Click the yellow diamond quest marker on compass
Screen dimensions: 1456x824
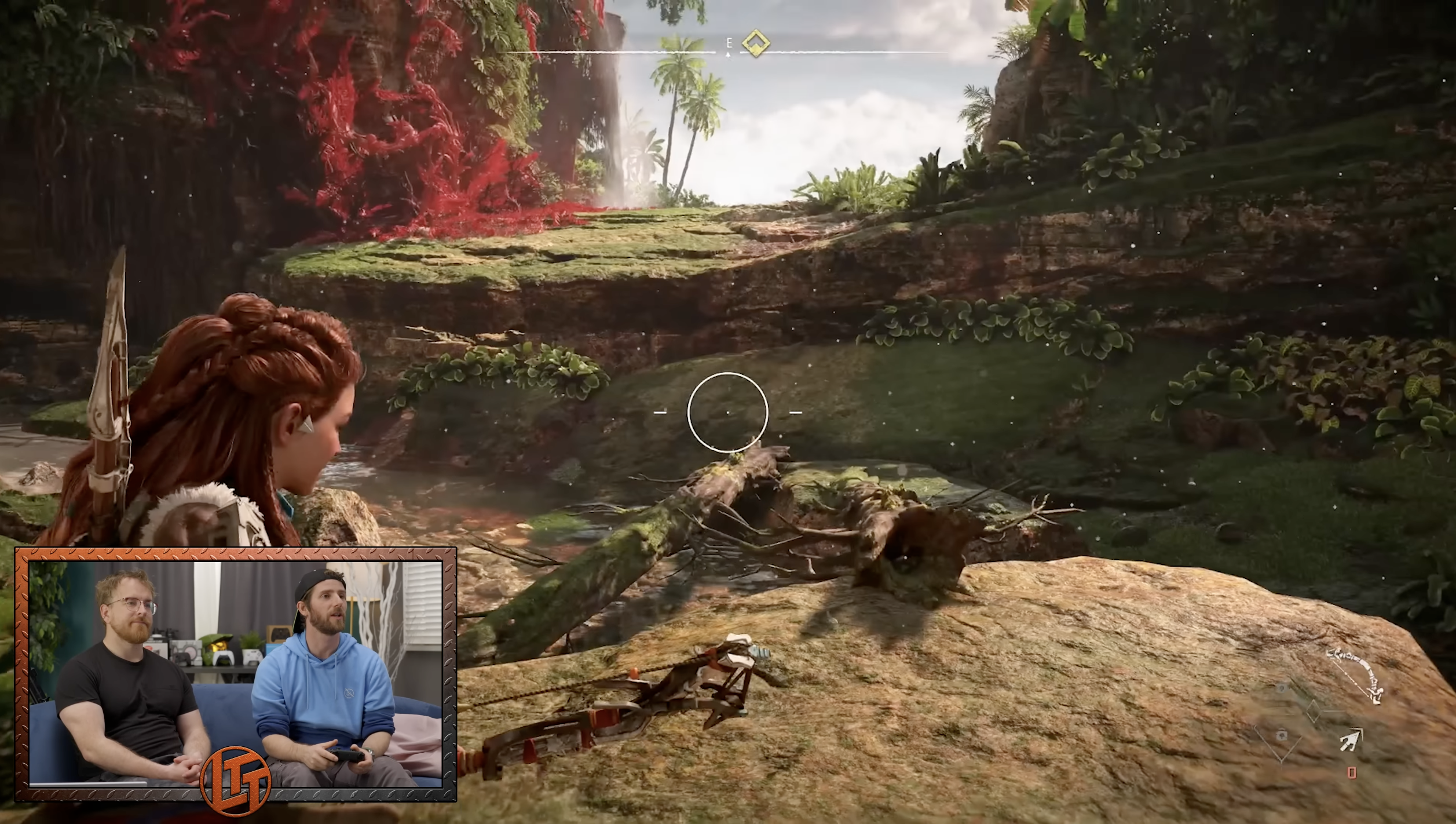(x=755, y=43)
